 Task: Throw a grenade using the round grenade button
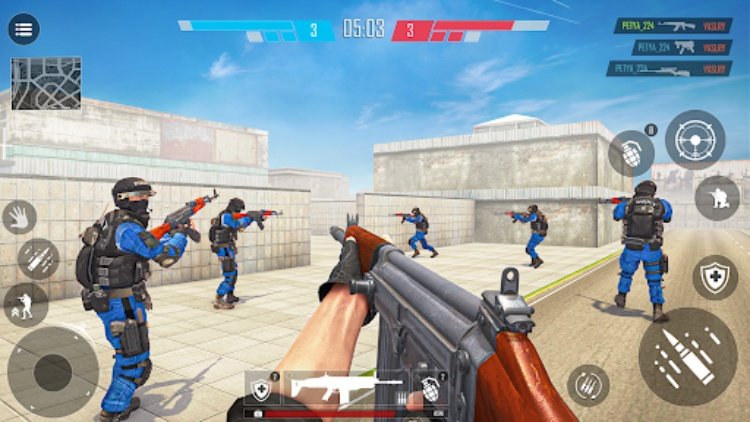point(632,154)
